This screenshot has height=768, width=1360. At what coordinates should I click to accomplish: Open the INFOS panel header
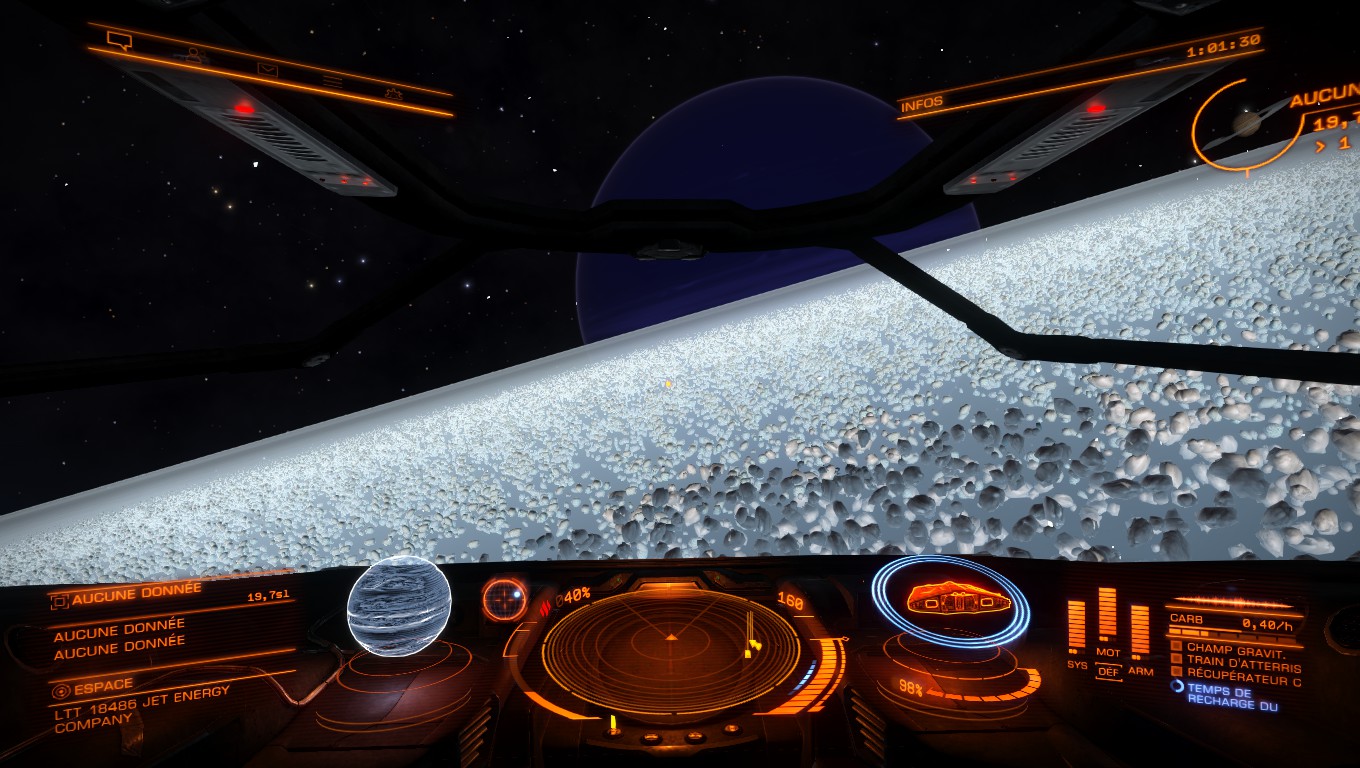pos(922,104)
